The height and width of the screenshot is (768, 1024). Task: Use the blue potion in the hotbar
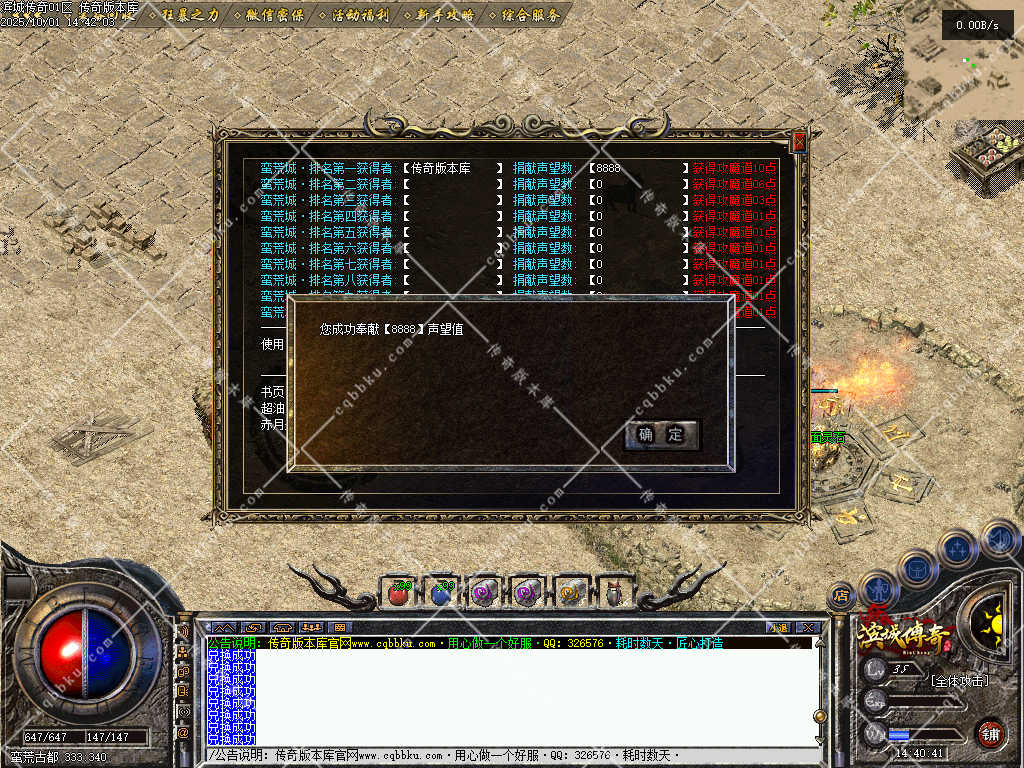click(x=441, y=593)
